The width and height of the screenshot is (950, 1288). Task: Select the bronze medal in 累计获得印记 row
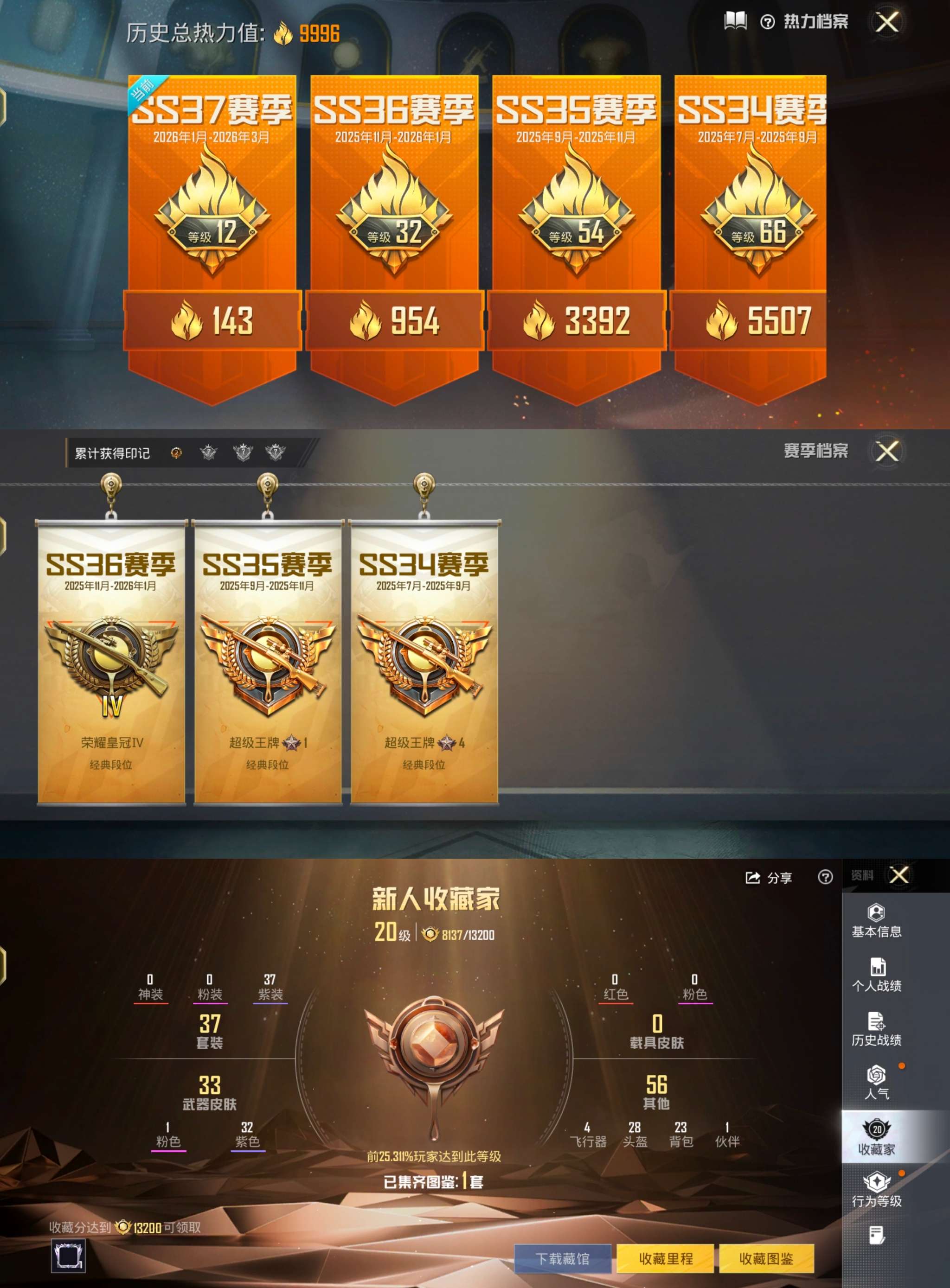pos(177,453)
